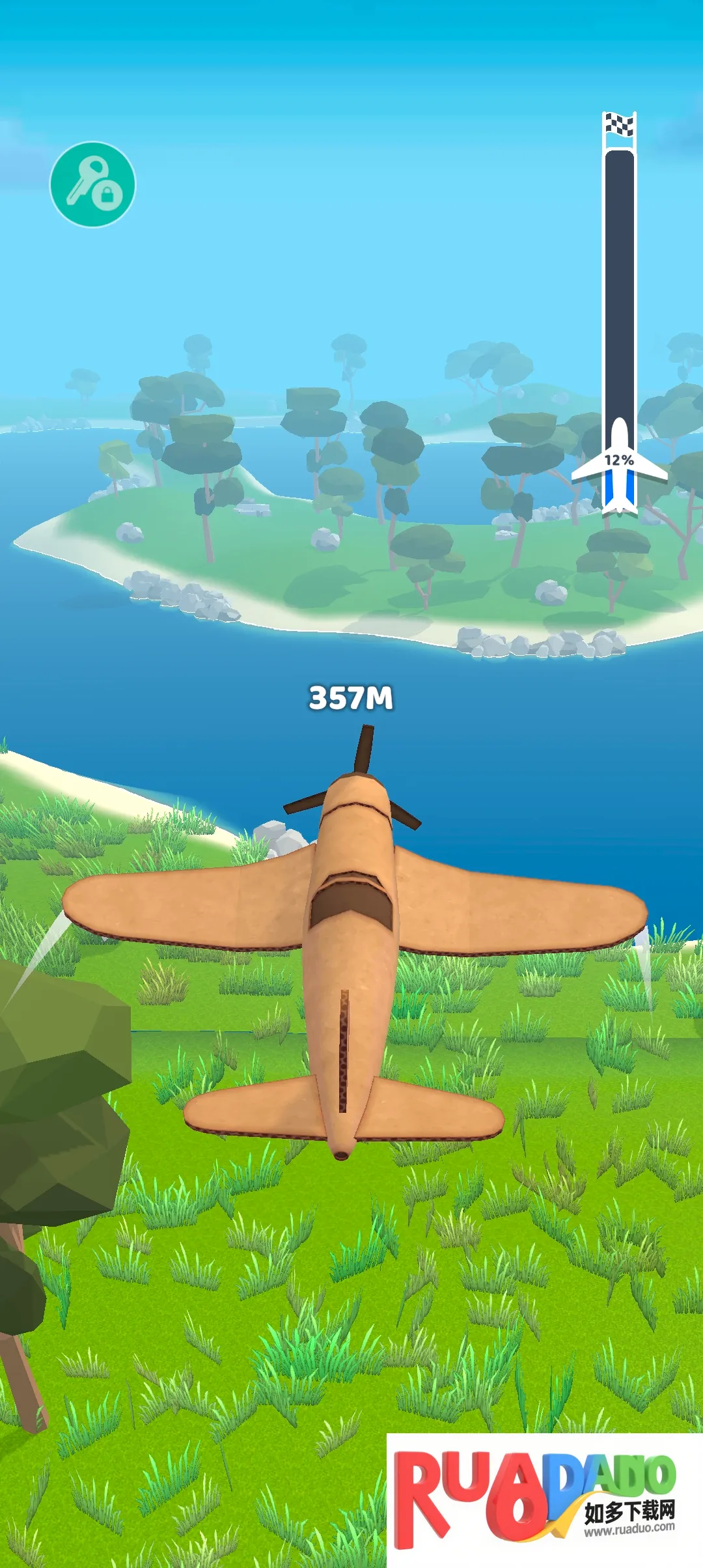Tap the teal locked key button

(93, 184)
